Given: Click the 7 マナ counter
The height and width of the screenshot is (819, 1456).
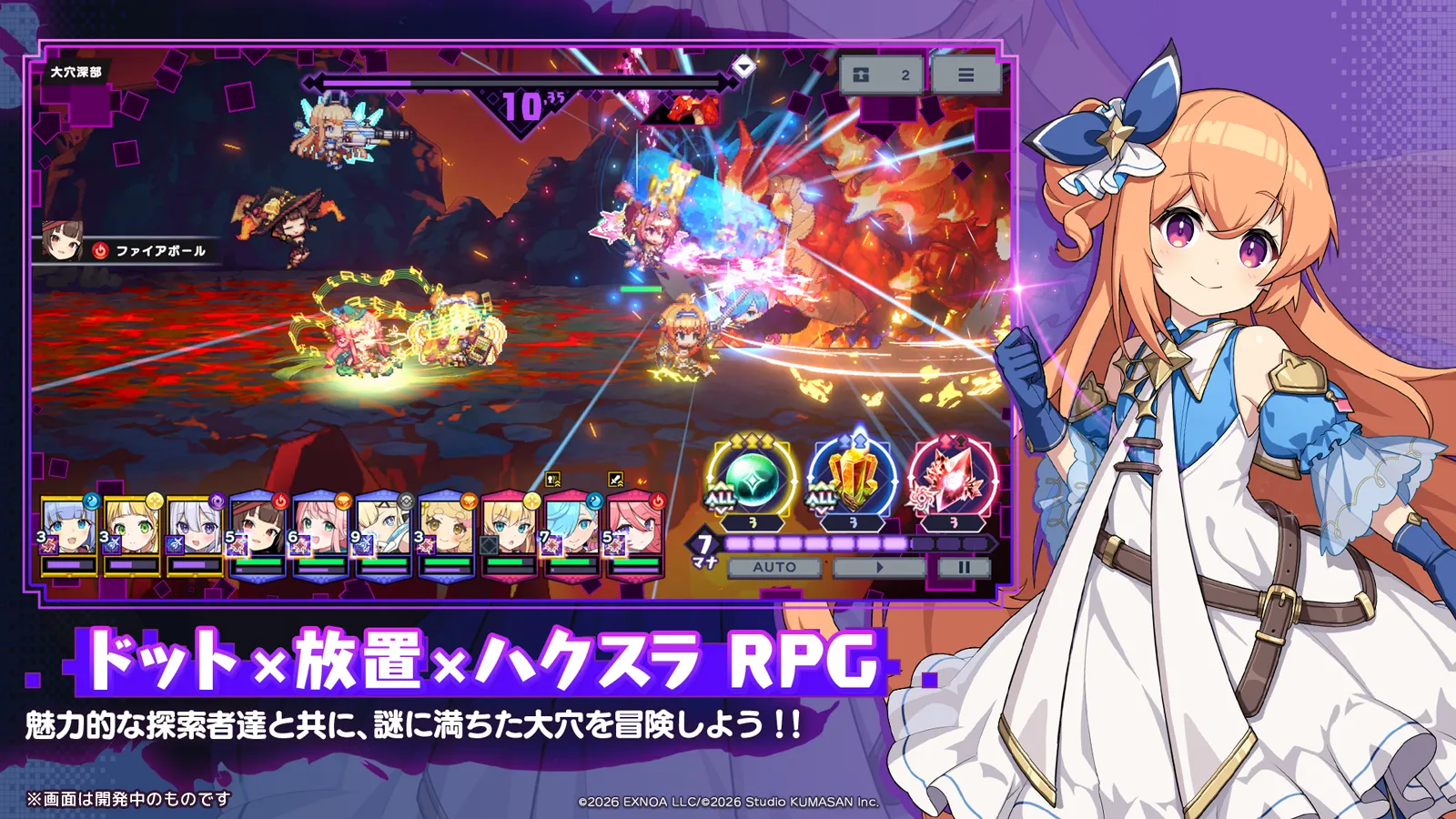Looking at the screenshot, I should (x=703, y=546).
